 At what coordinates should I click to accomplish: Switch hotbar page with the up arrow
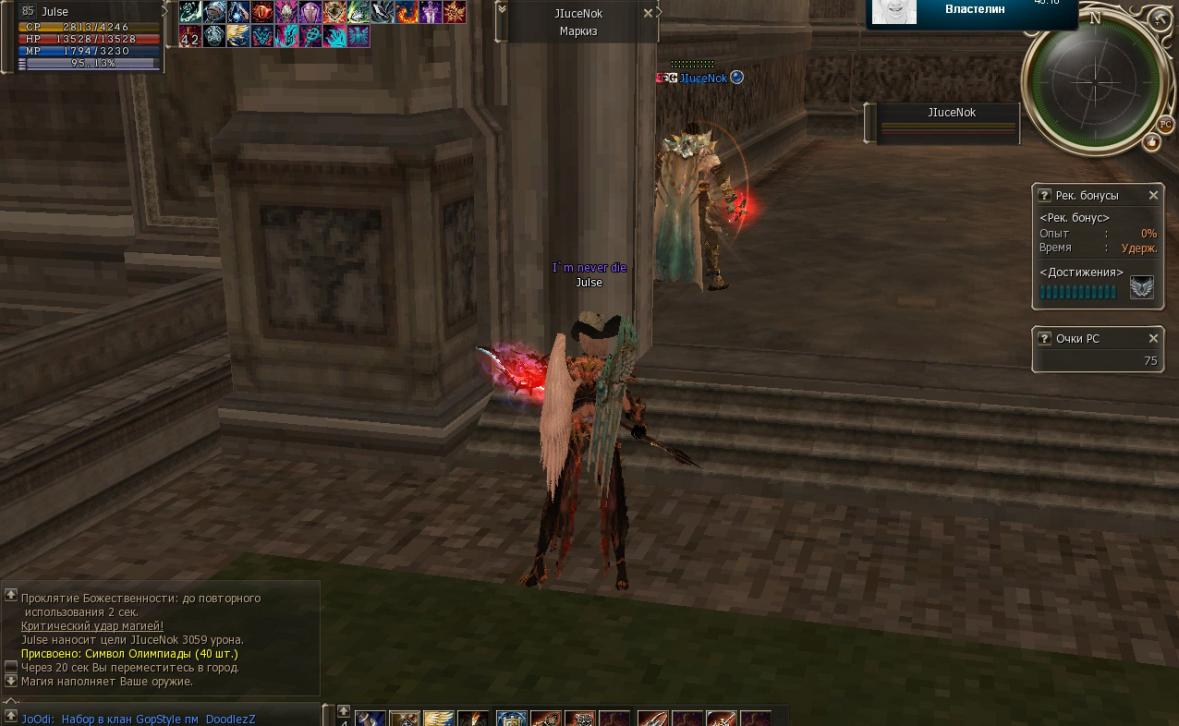pyautogui.click(x=343, y=711)
